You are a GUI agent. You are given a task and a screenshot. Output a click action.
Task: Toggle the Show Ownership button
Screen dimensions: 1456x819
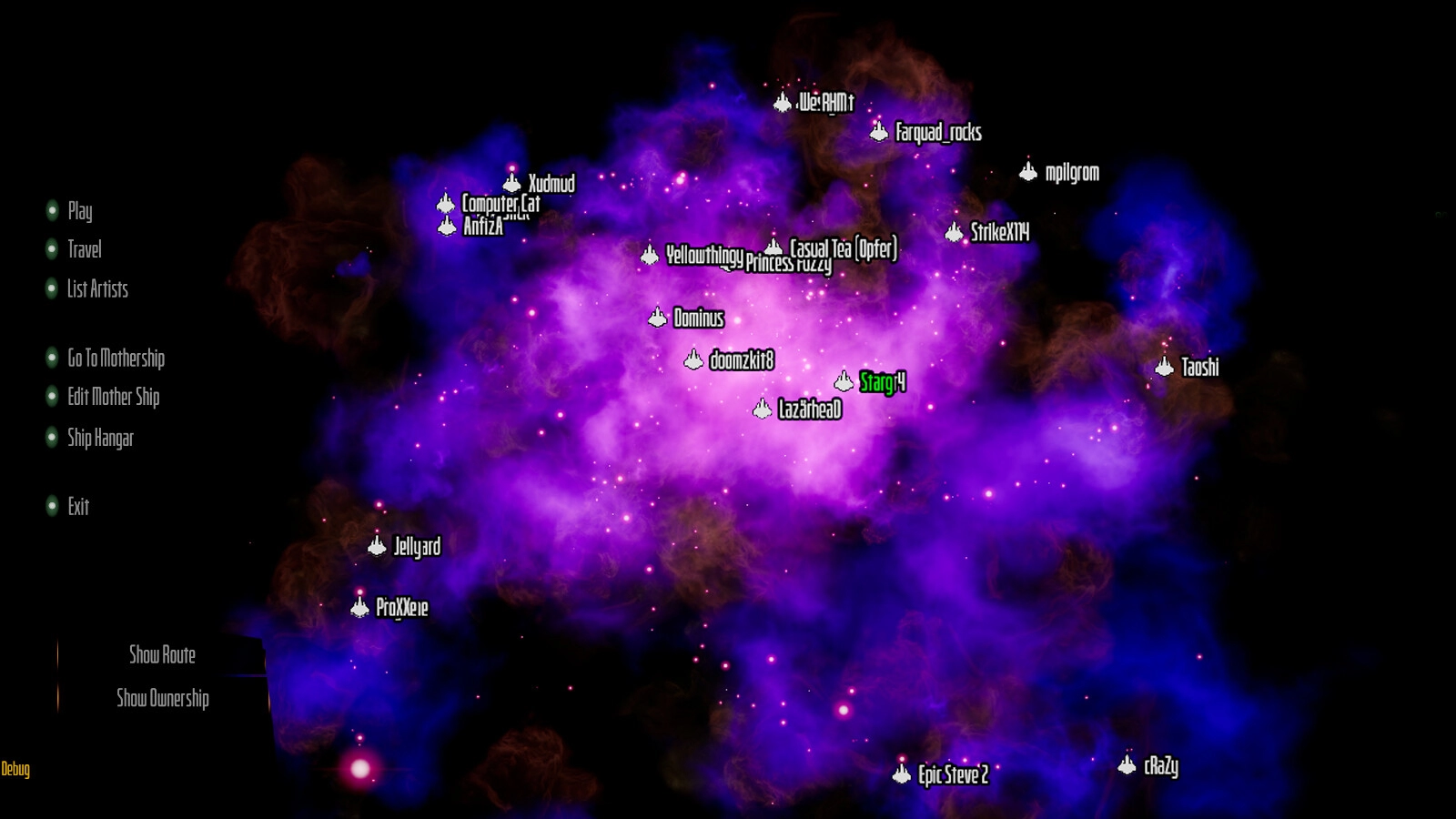click(x=163, y=698)
